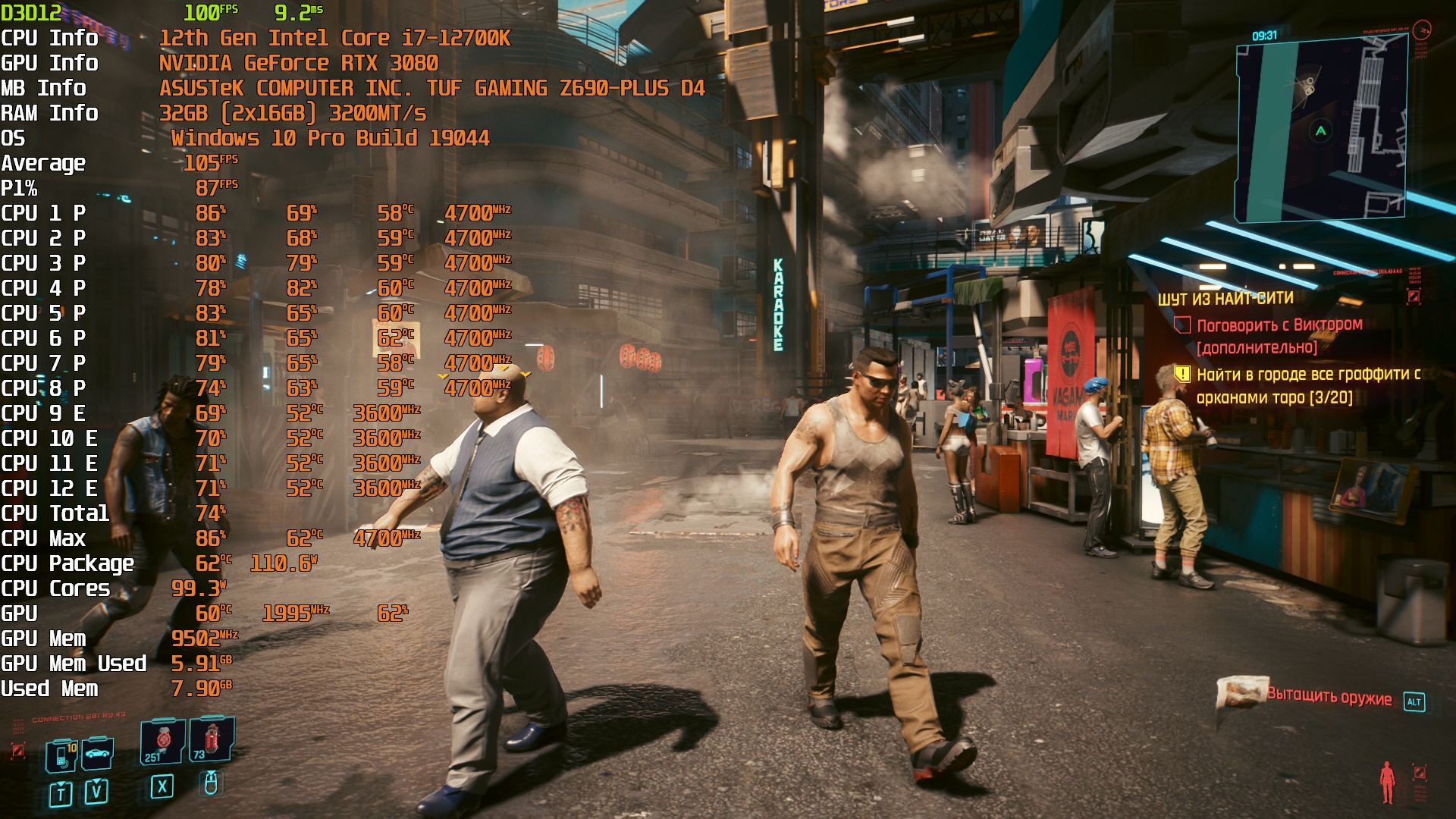Image resolution: width=1456 pixels, height=819 pixels.
Task: Use the healing inhaler slot showing 251
Action: (162, 741)
